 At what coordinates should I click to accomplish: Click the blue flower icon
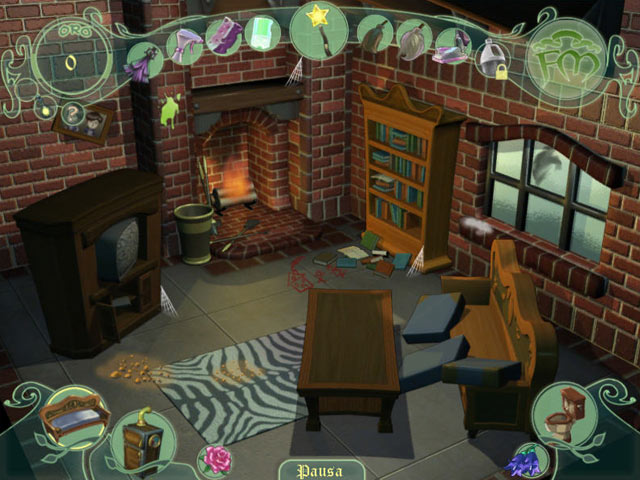521,462
